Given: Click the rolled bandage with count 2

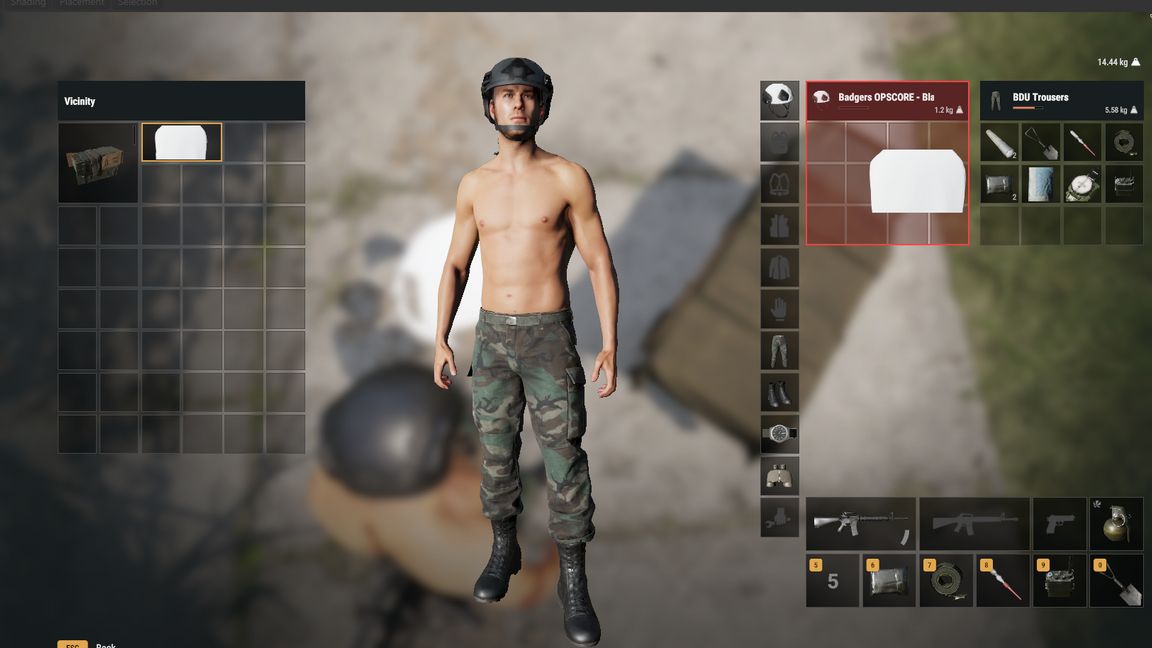Looking at the screenshot, I should [x=999, y=143].
